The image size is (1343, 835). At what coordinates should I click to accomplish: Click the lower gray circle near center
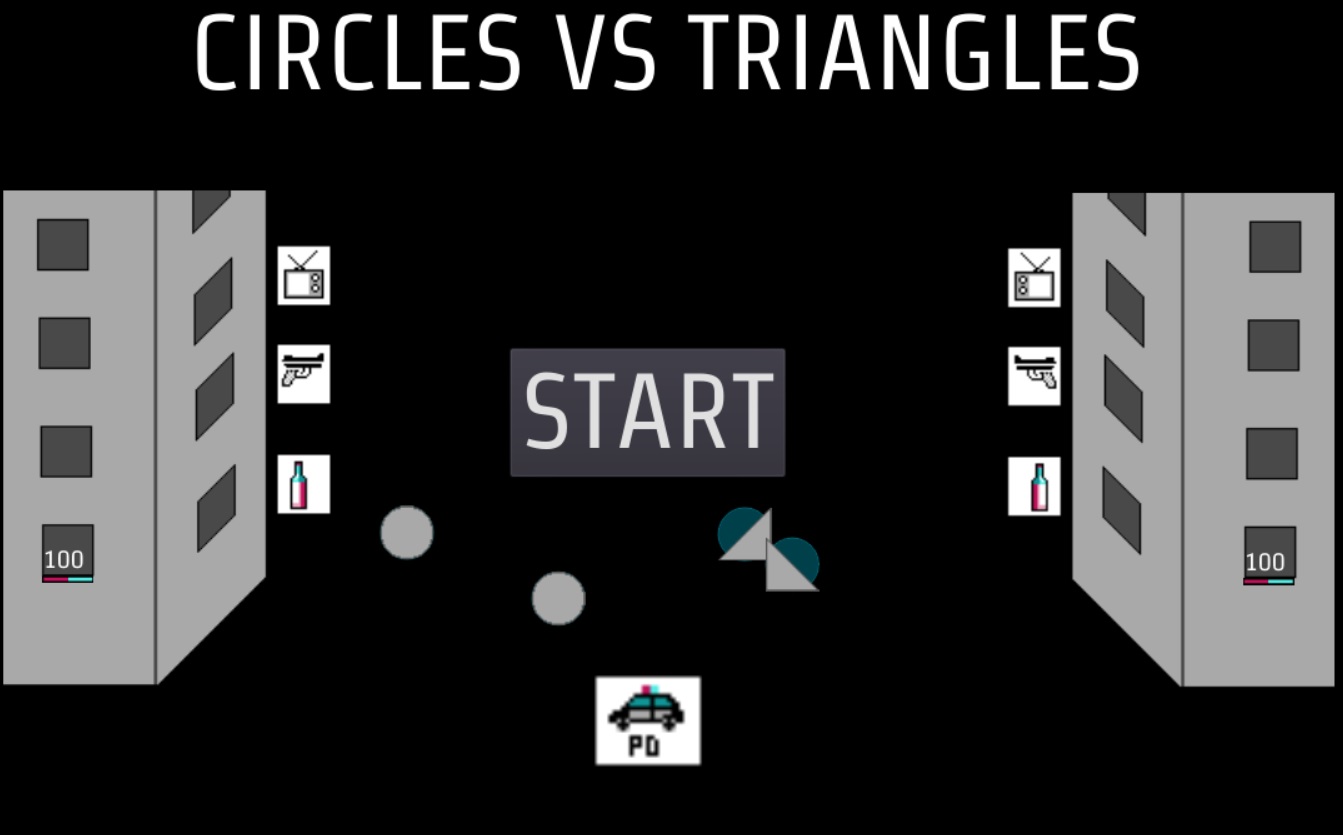click(558, 599)
